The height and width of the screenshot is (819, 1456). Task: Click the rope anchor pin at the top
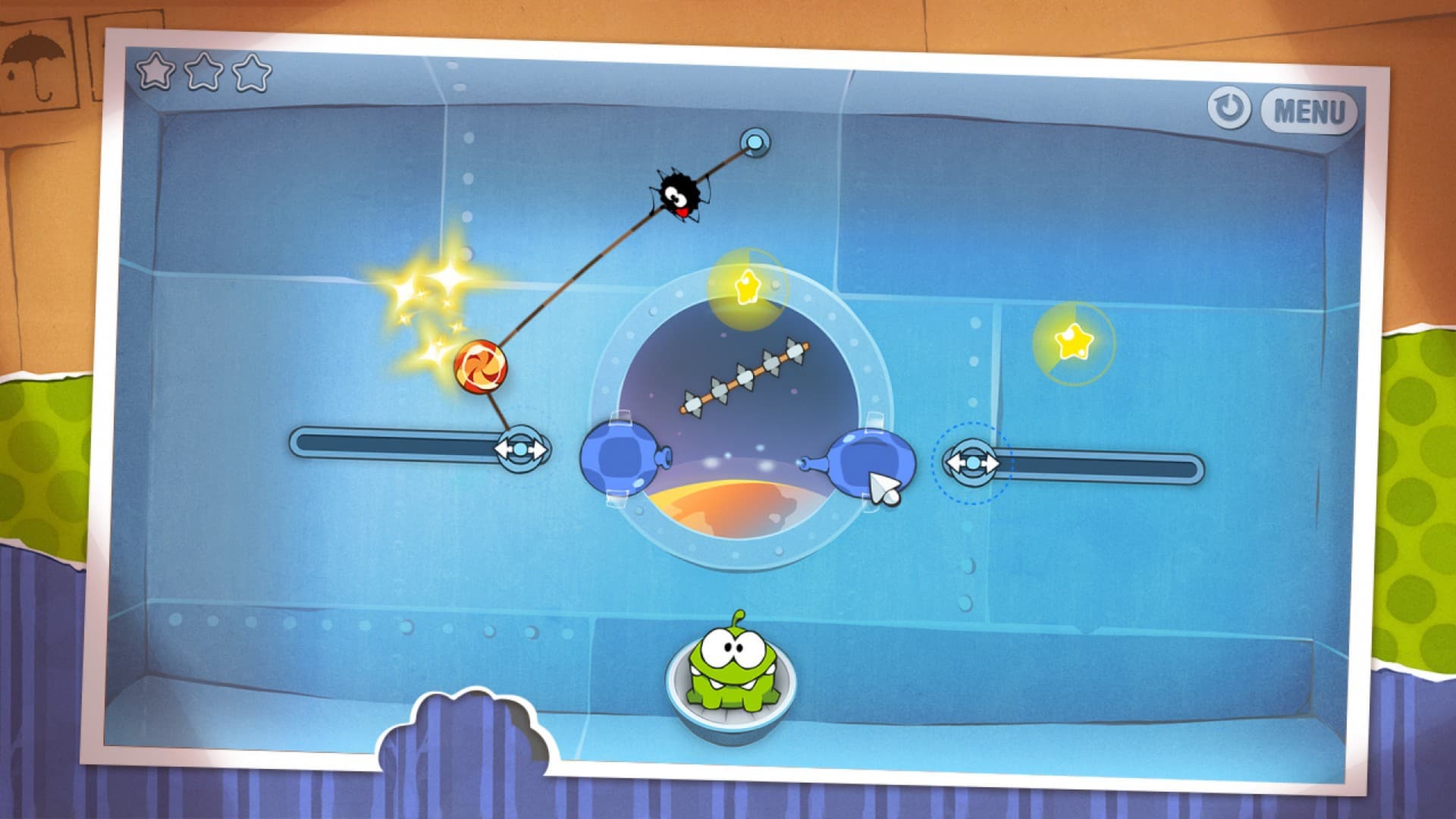(756, 141)
